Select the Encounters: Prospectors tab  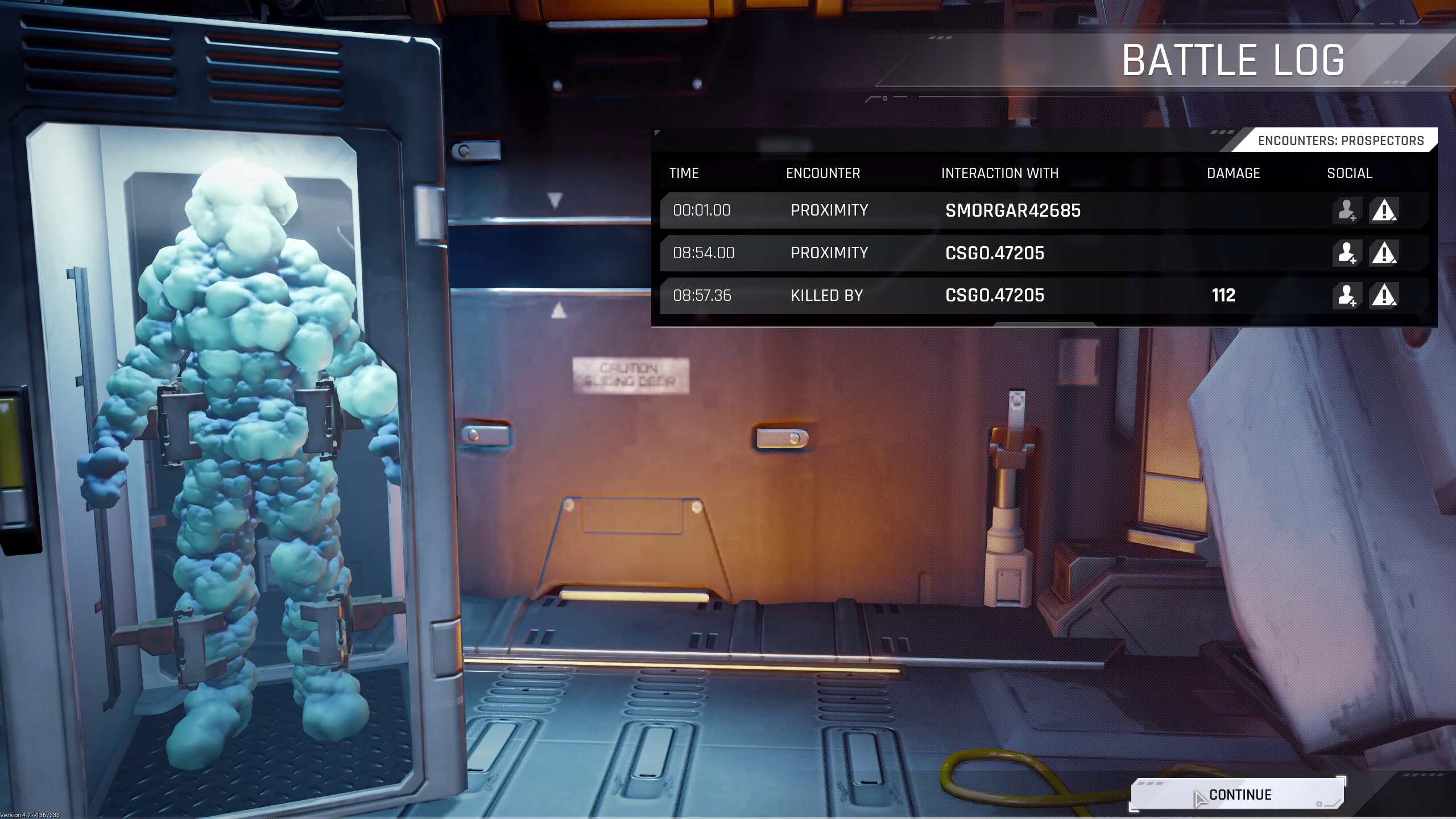pyautogui.click(x=1340, y=141)
